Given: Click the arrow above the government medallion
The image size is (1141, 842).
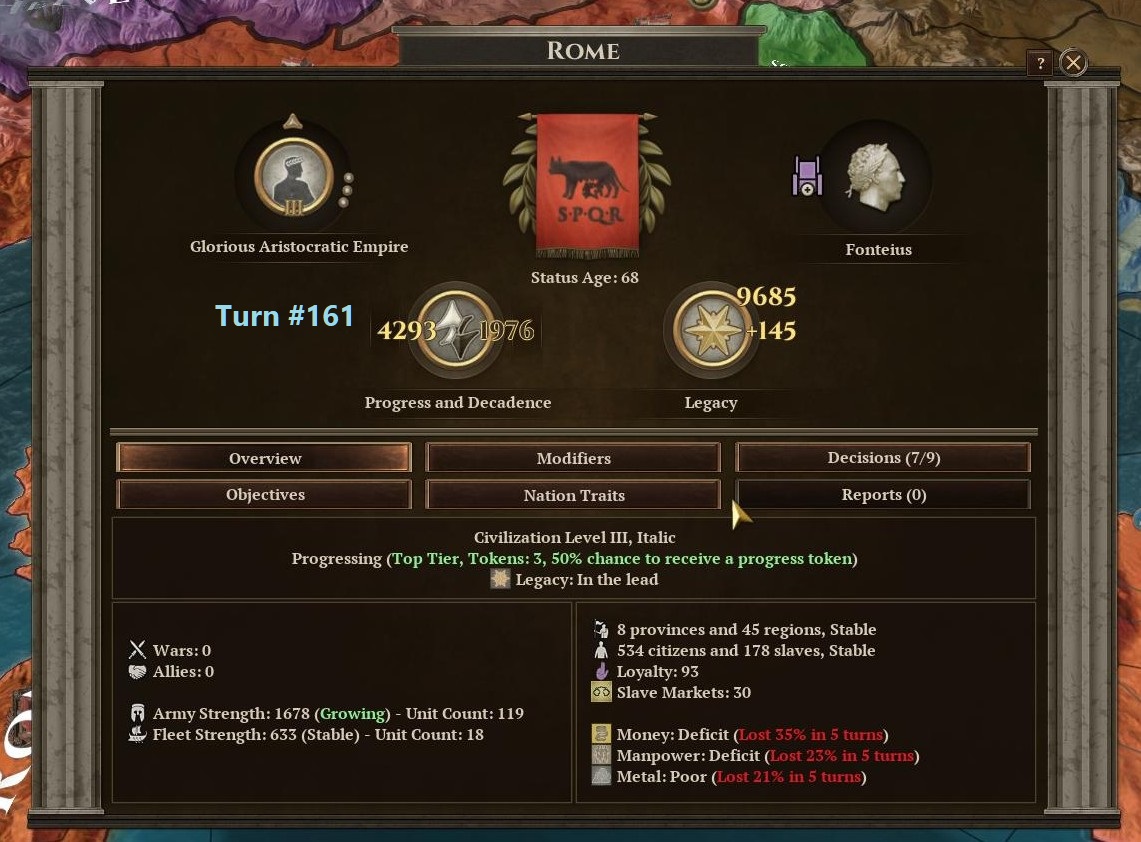Looking at the screenshot, I should tap(292, 122).
